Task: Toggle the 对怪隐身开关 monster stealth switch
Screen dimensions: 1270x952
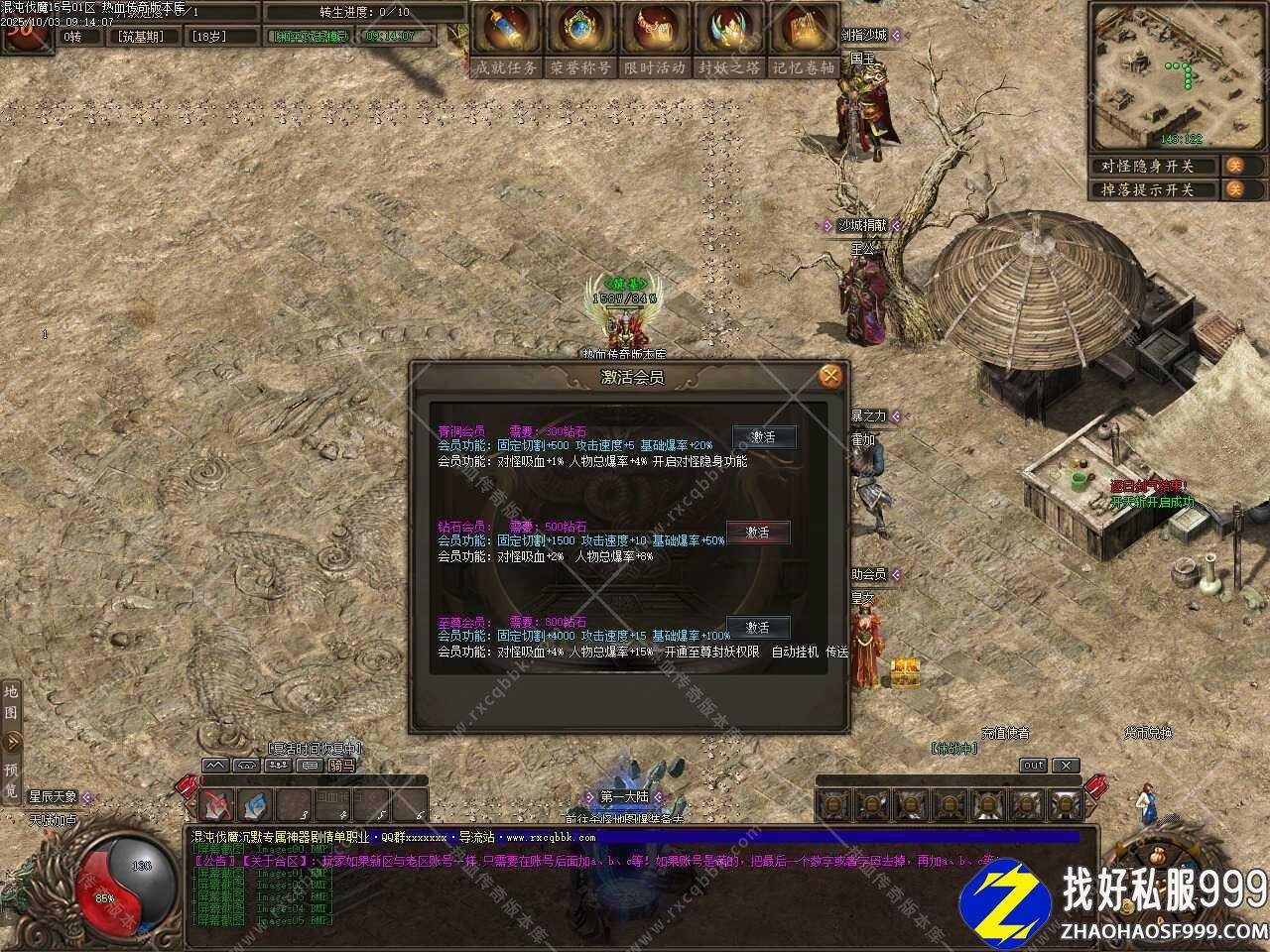Action: coord(1234,166)
